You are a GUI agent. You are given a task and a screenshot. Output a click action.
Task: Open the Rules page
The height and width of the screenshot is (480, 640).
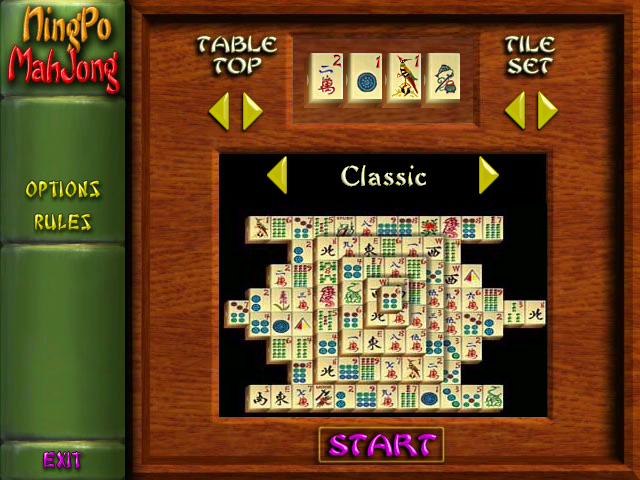point(63,222)
